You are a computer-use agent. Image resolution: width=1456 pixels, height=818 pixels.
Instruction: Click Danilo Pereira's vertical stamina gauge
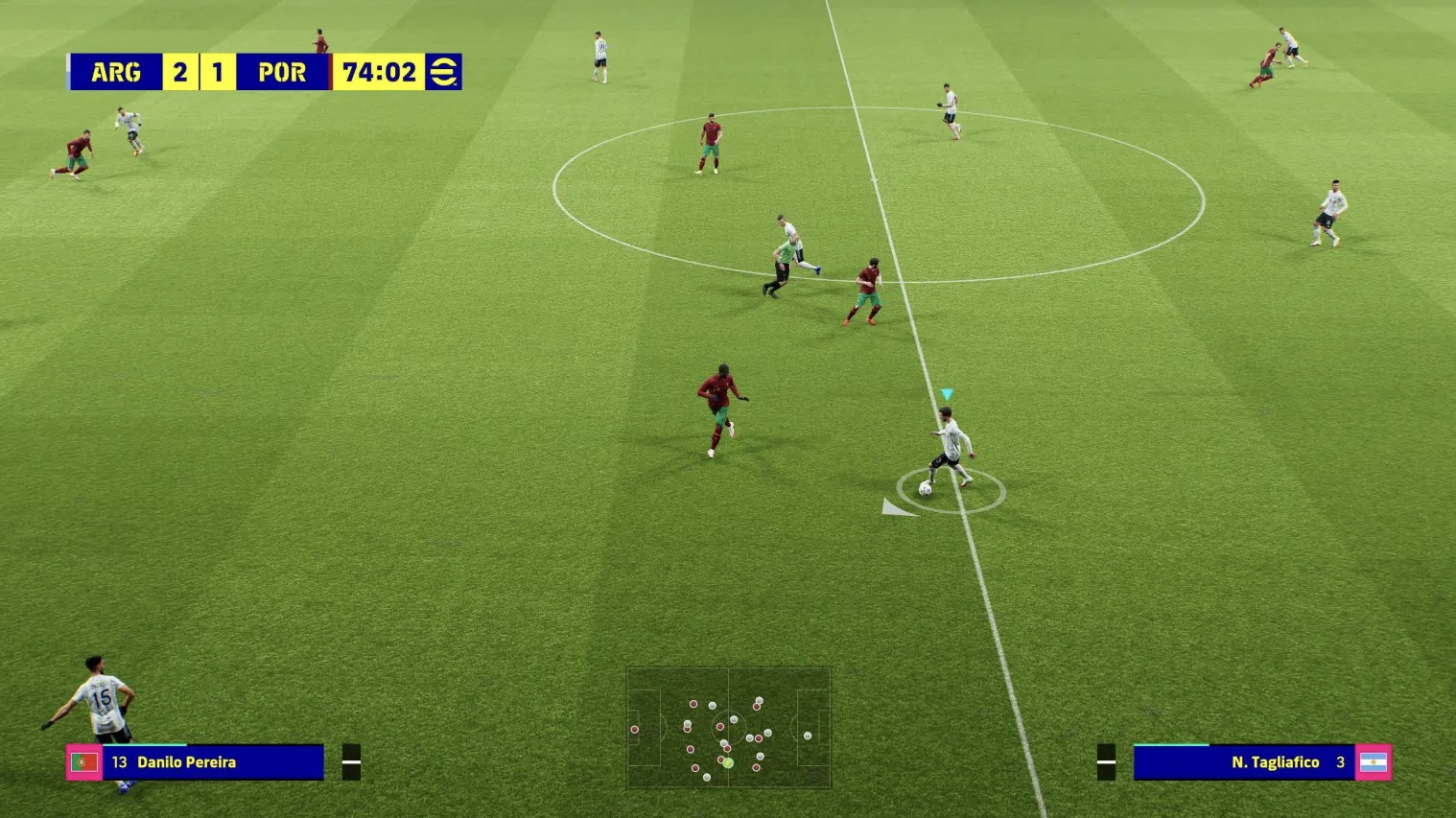(x=352, y=761)
